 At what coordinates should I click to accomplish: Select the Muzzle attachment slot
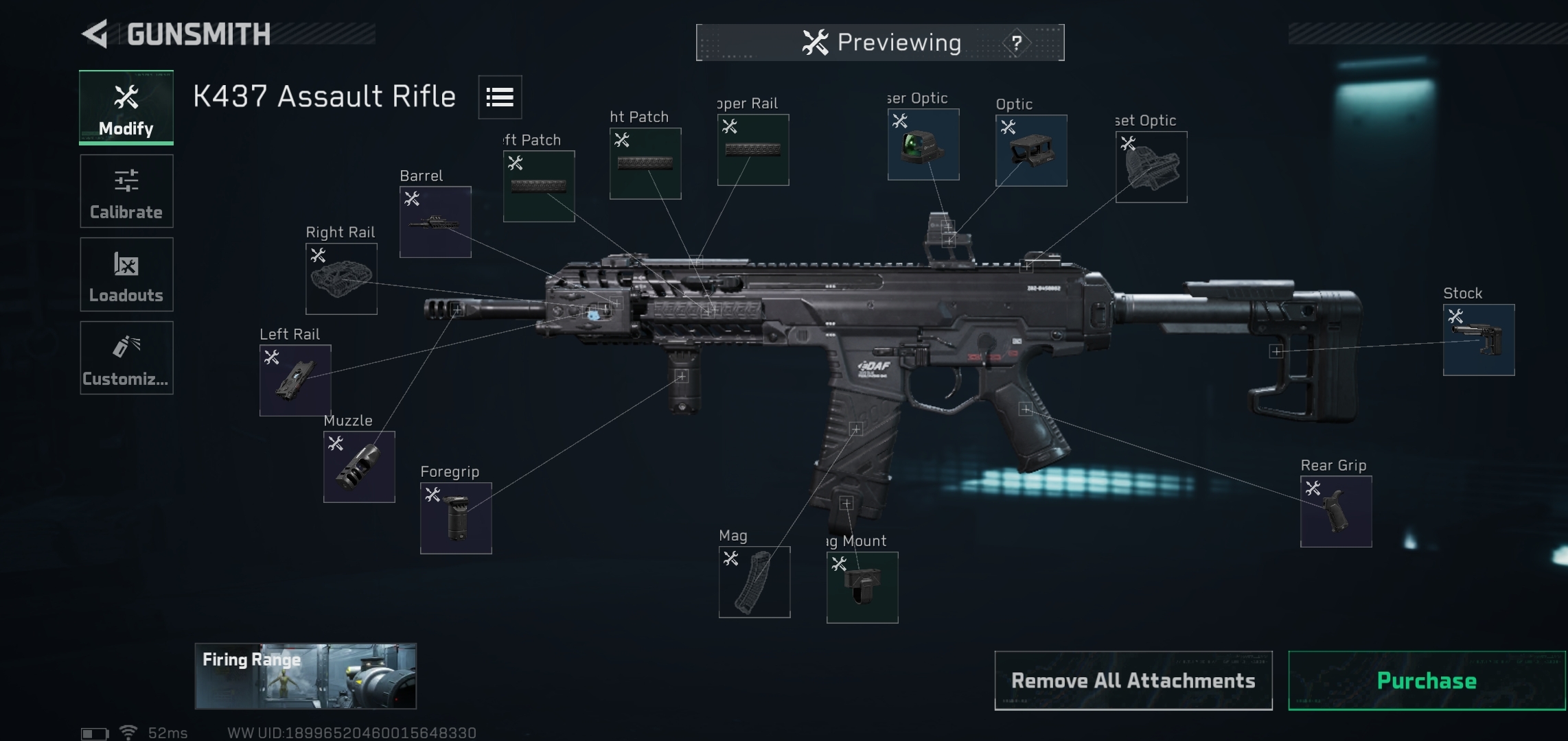pos(359,467)
